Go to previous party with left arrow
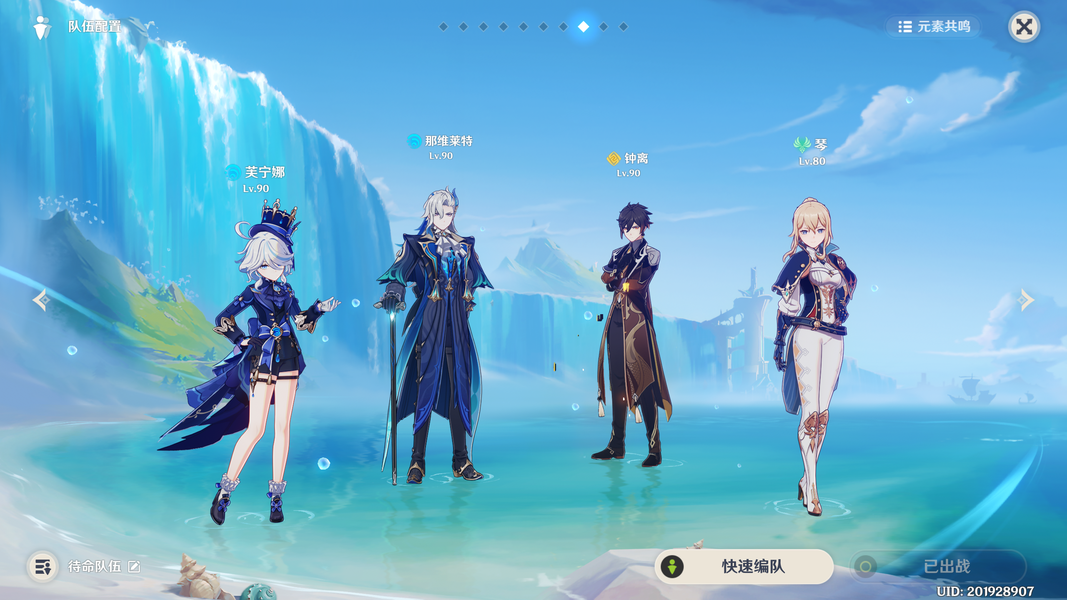The height and width of the screenshot is (600, 1067). [40, 300]
